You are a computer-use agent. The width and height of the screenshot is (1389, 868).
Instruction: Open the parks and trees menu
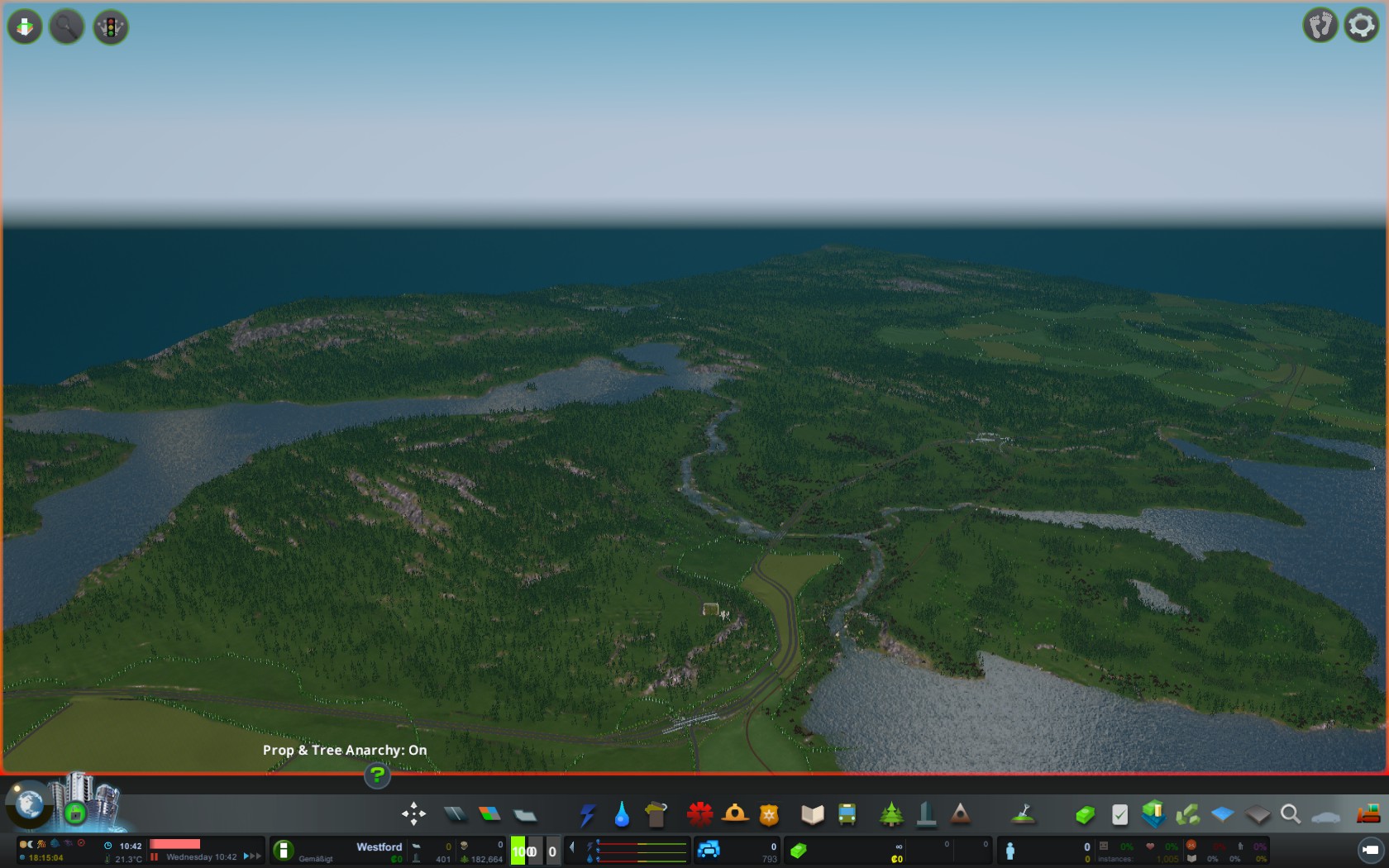click(891, 815)
